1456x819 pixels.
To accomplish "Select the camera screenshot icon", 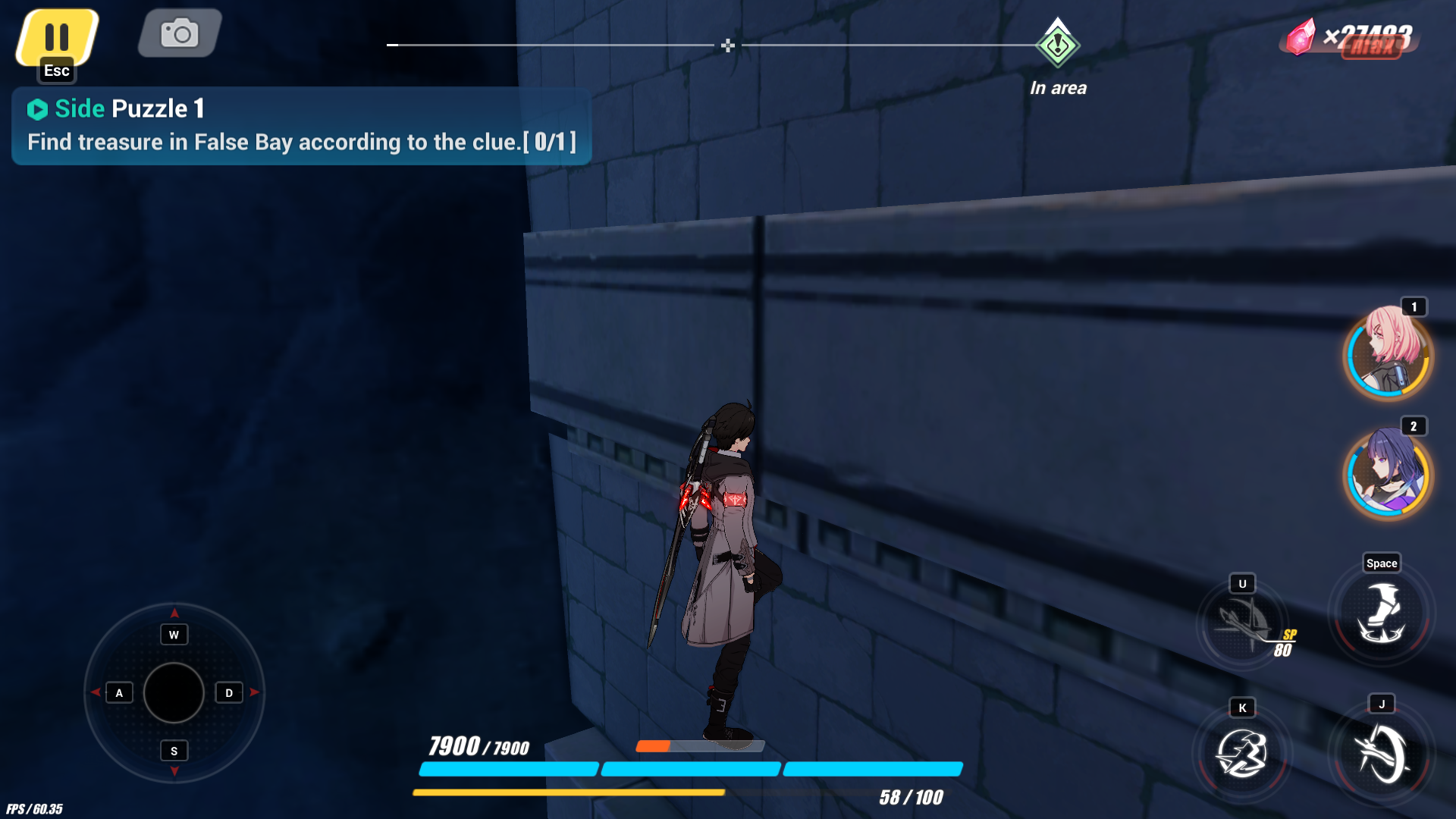I will coord(178,33).
